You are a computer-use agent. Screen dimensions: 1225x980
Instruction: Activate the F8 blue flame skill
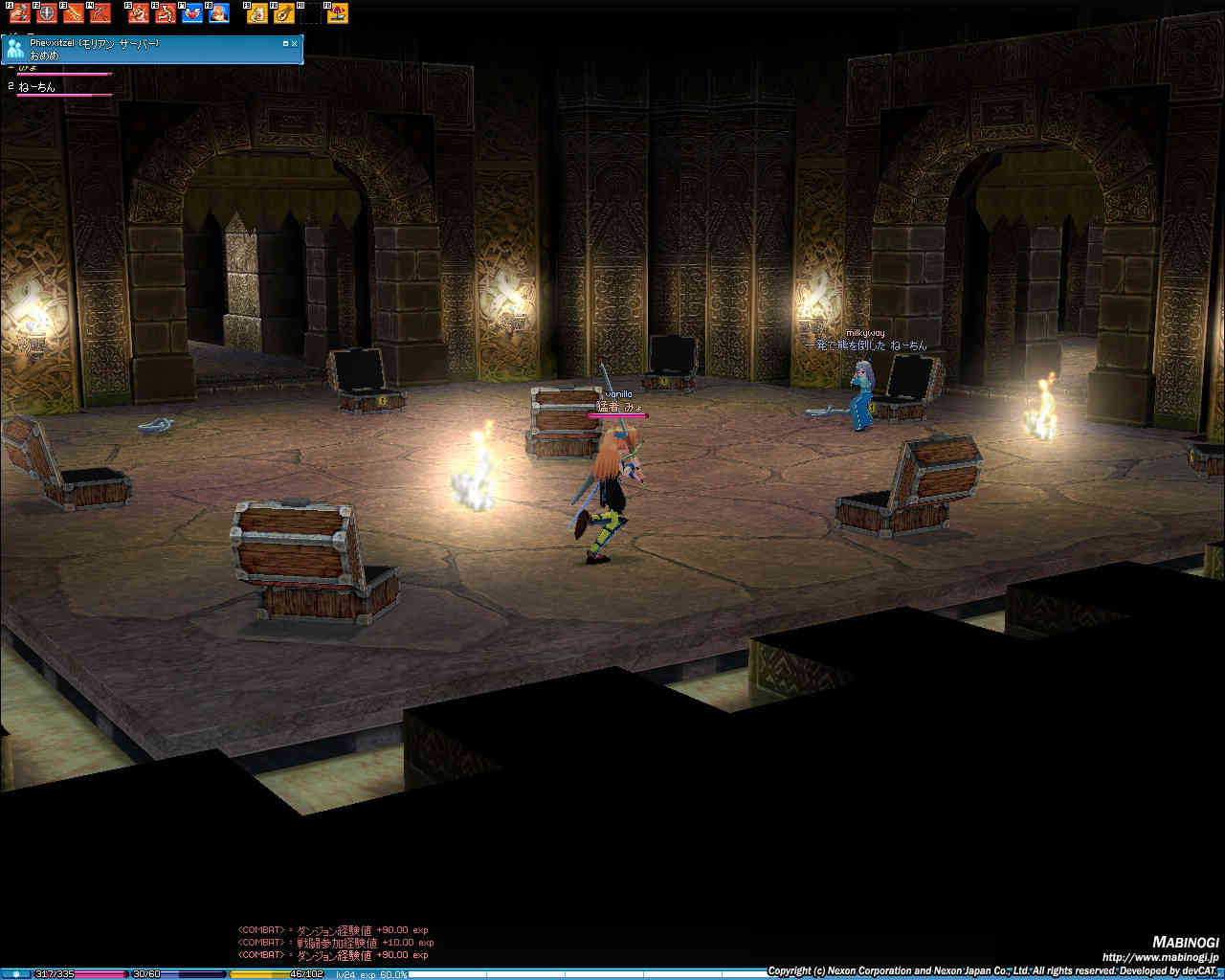(x=219, y=13)
